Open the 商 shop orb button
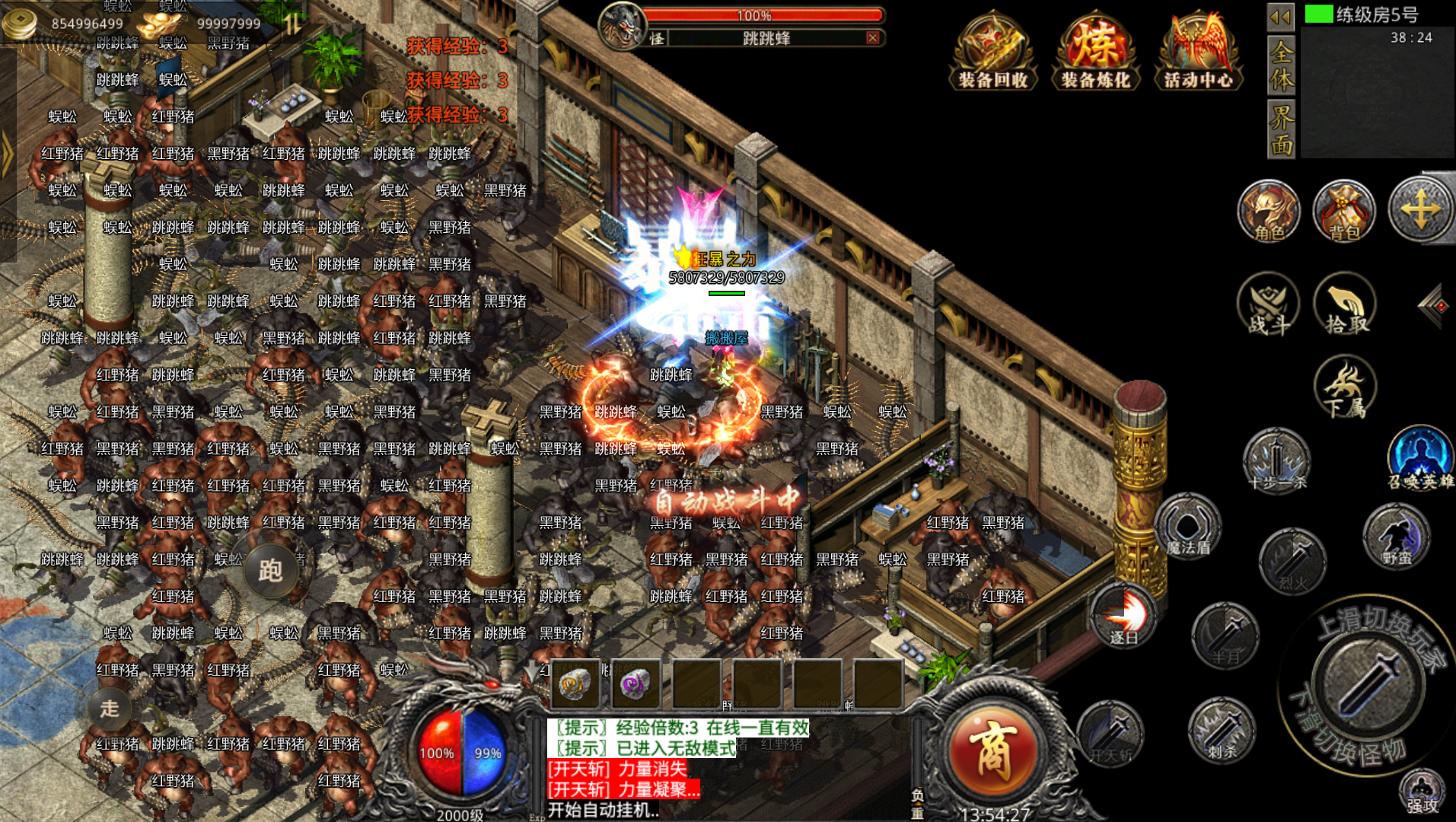Screen dimensions: 1456x822 pos(992,752)
